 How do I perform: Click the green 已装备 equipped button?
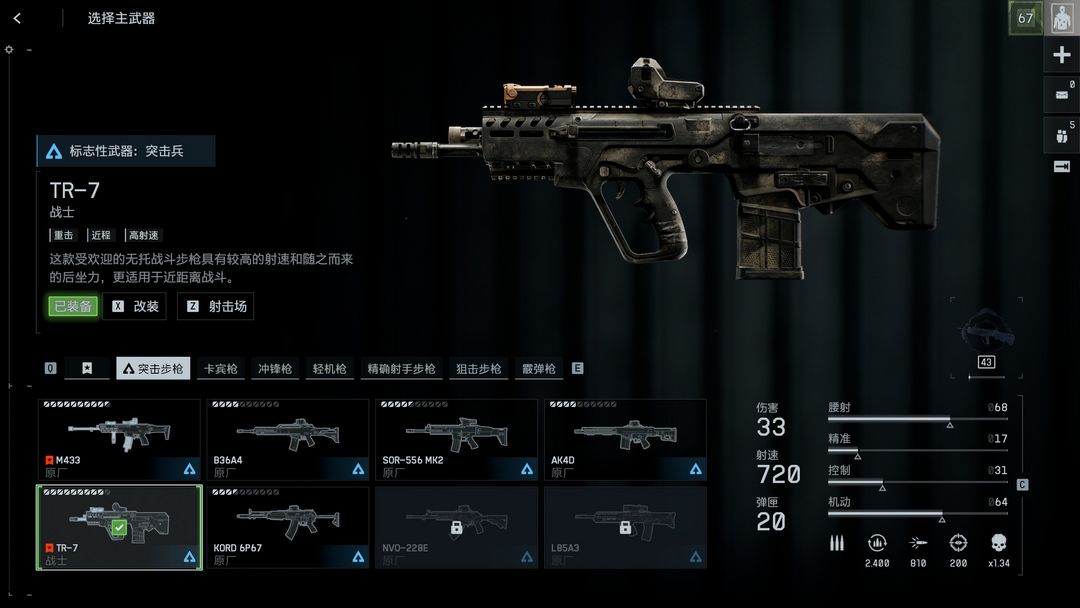tap(73, 306)
